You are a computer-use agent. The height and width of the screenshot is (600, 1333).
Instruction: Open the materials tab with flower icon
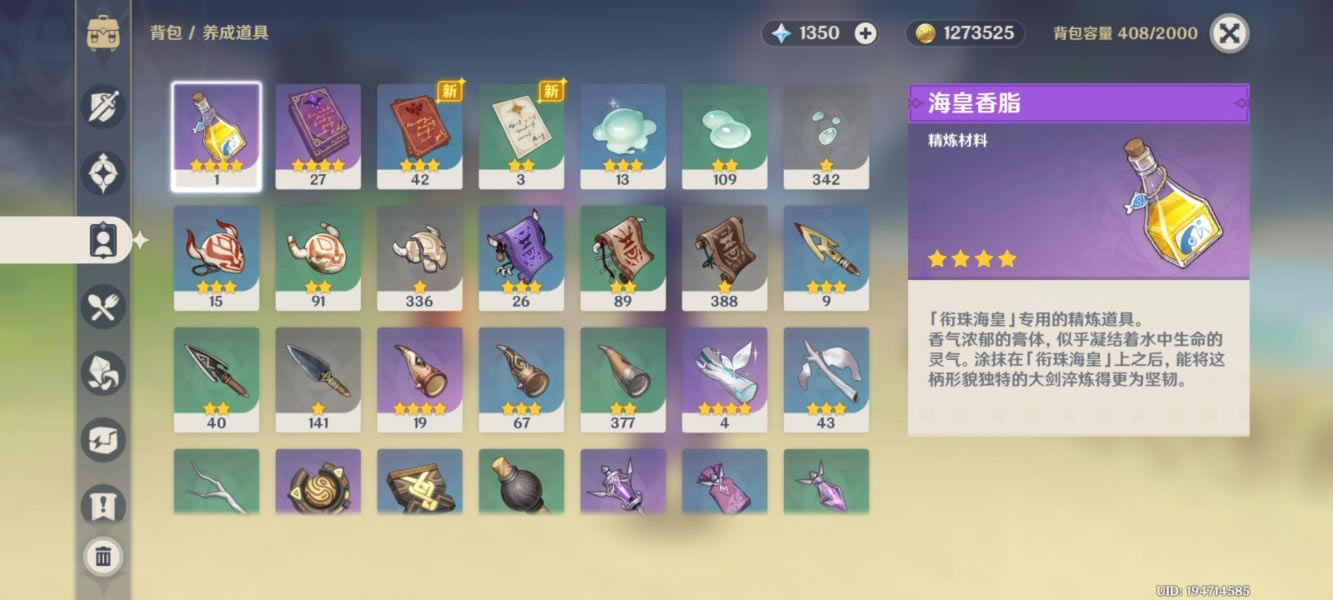pos(103,373)
